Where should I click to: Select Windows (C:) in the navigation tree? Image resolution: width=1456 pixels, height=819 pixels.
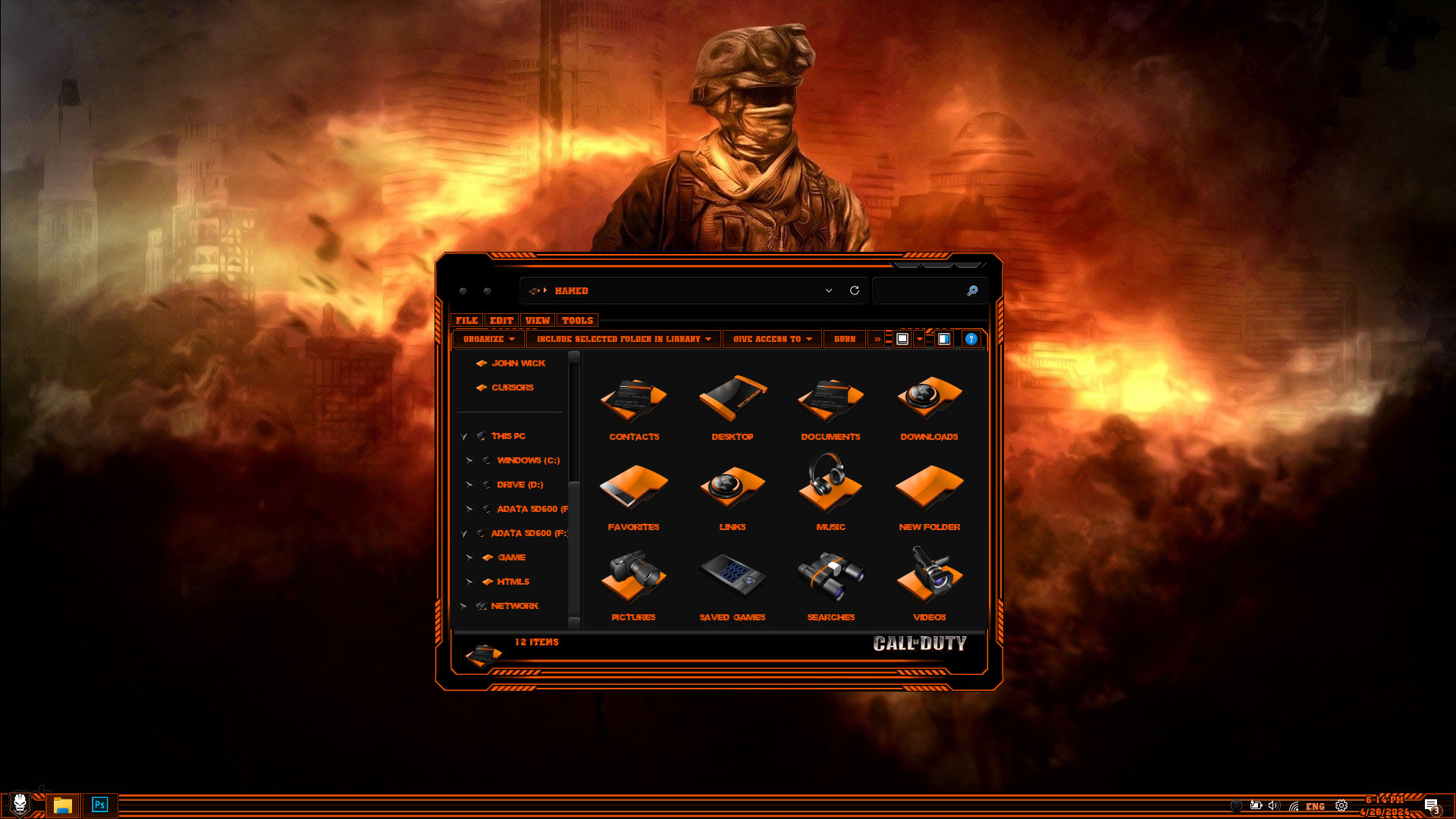(528, 460)
